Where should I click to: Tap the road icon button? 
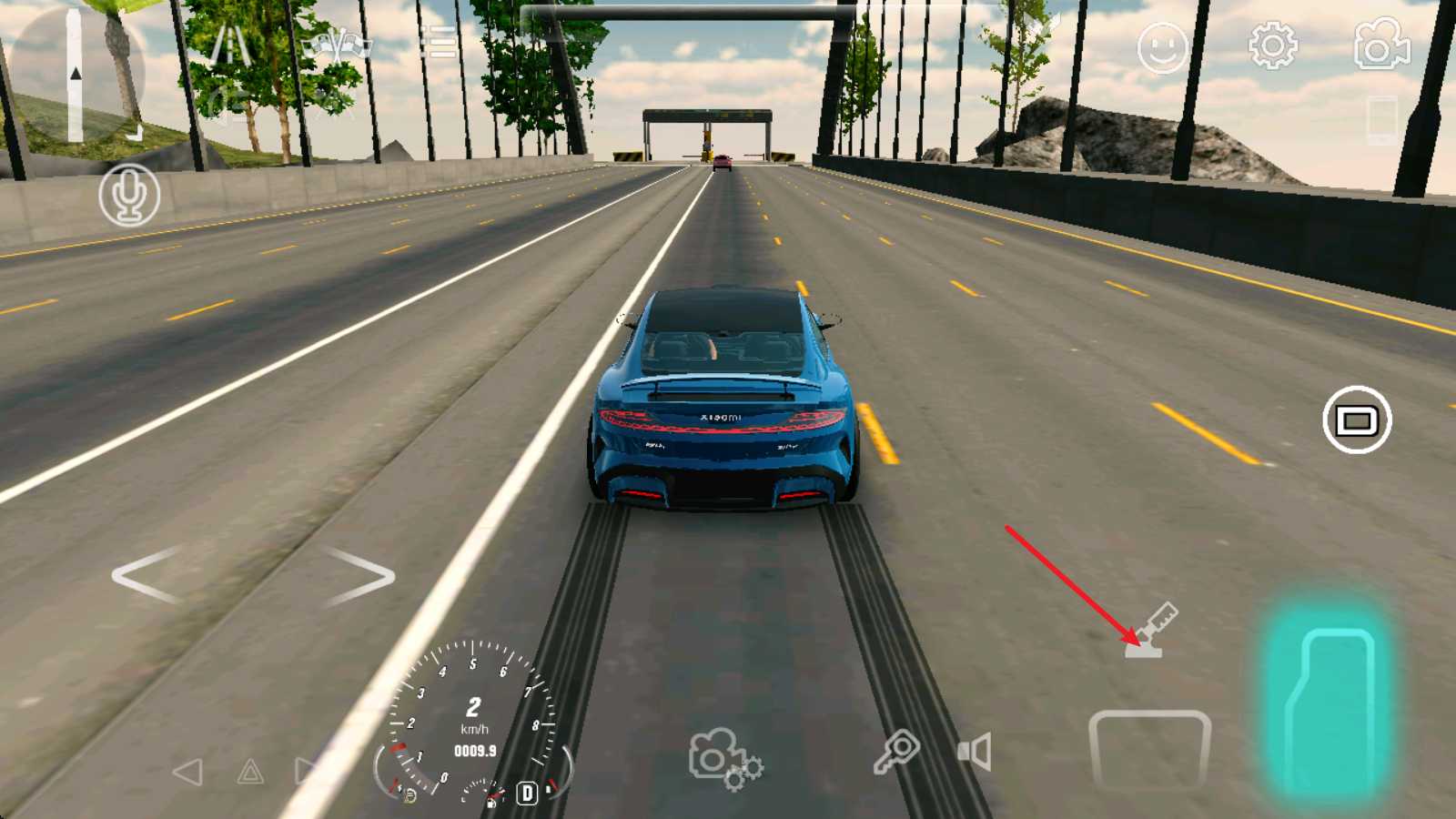coord(230,45)
